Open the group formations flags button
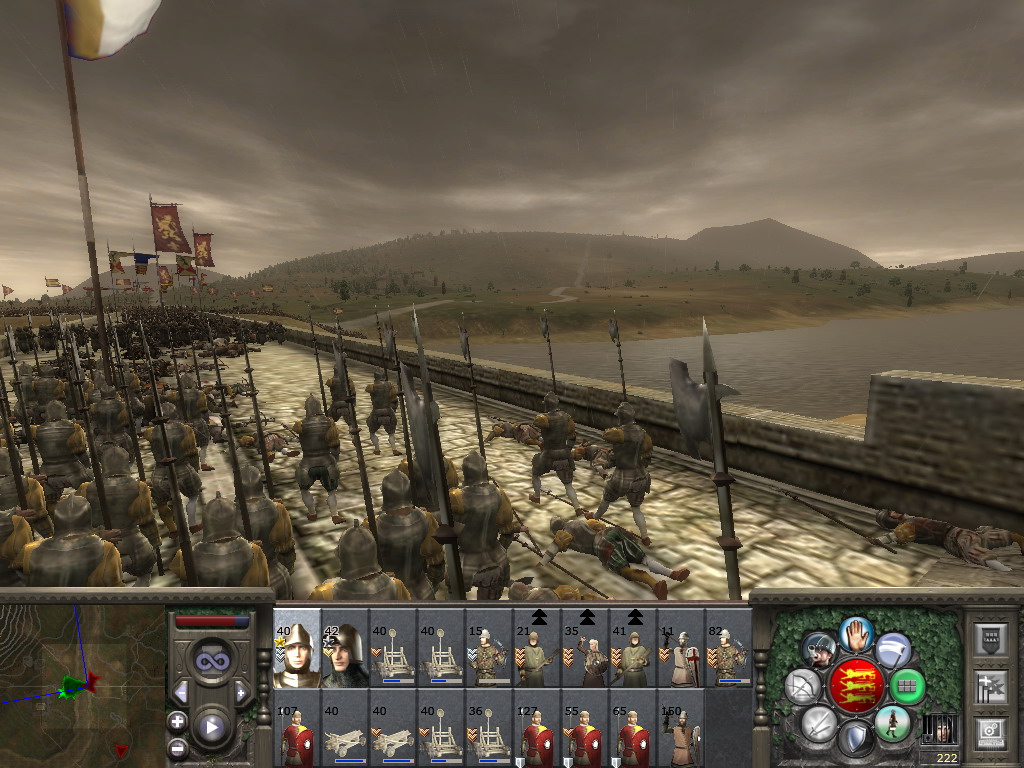 click(x=989, y=686)
